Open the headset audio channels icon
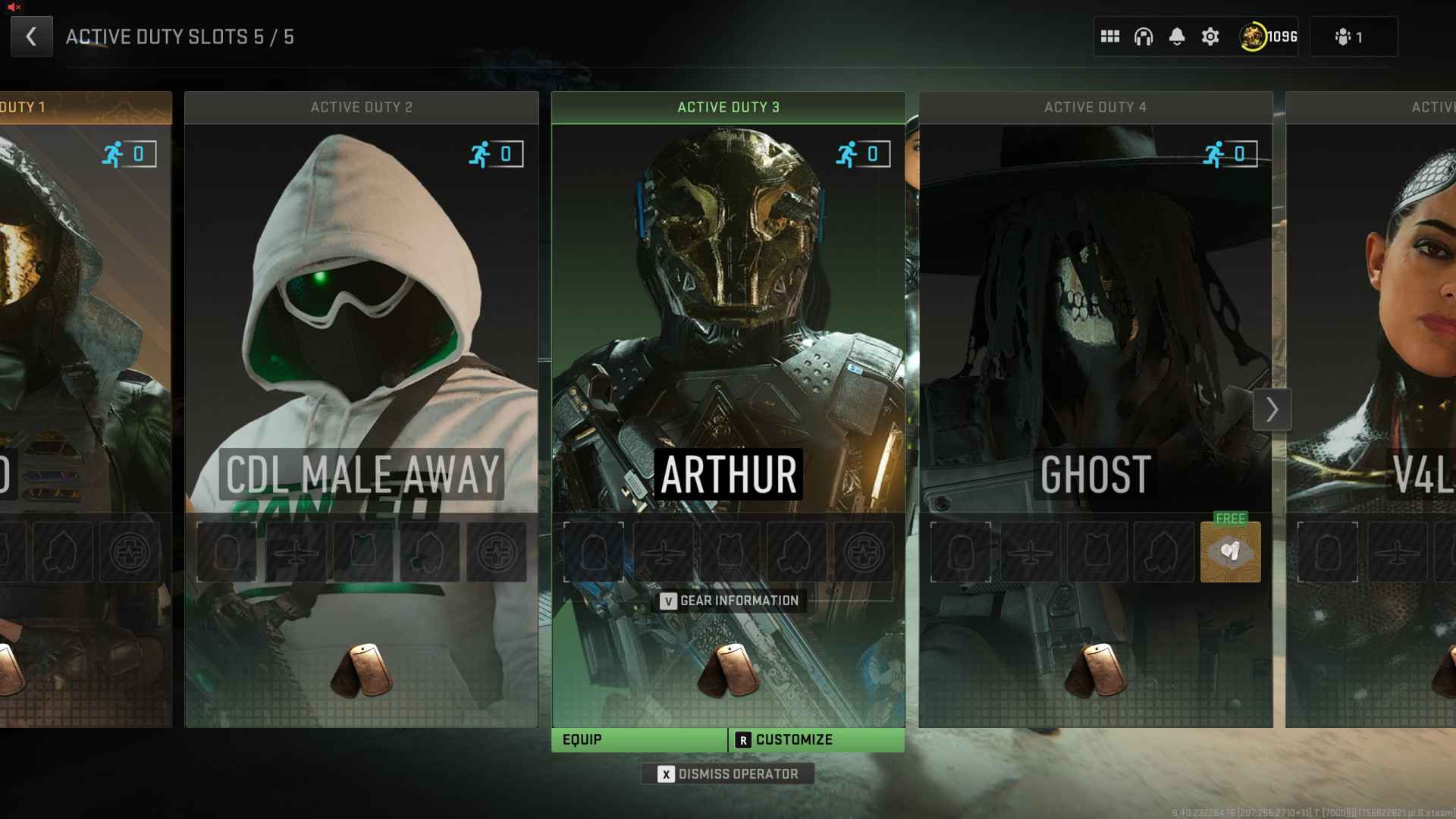 [x=1144, y=36]
